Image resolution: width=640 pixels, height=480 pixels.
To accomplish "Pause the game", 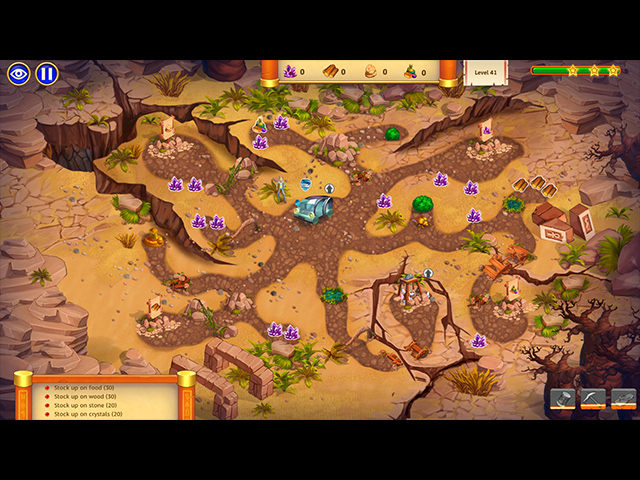I will 47,73.
